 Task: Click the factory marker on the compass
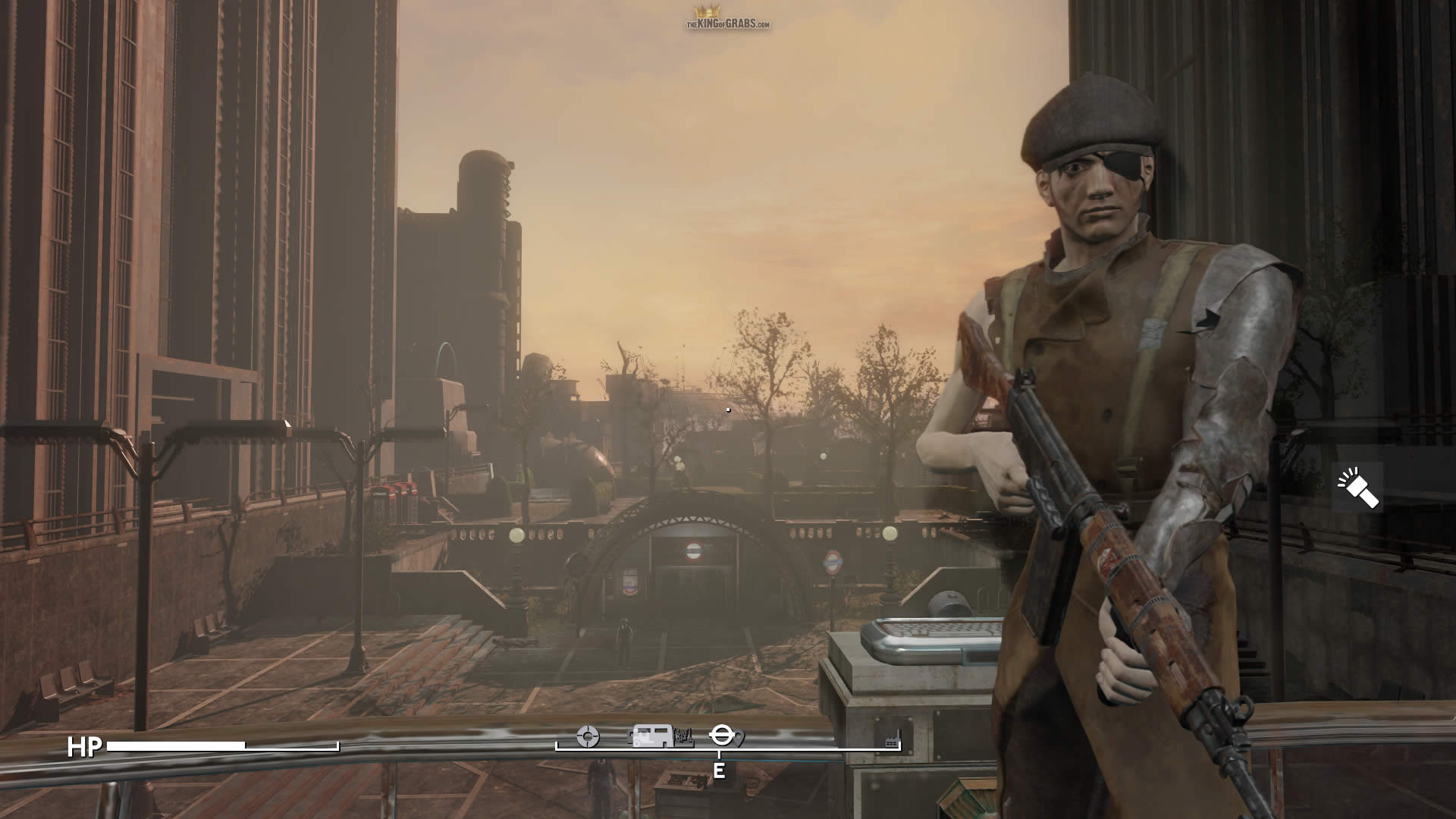pyautogui.click(x=892, y=738)
